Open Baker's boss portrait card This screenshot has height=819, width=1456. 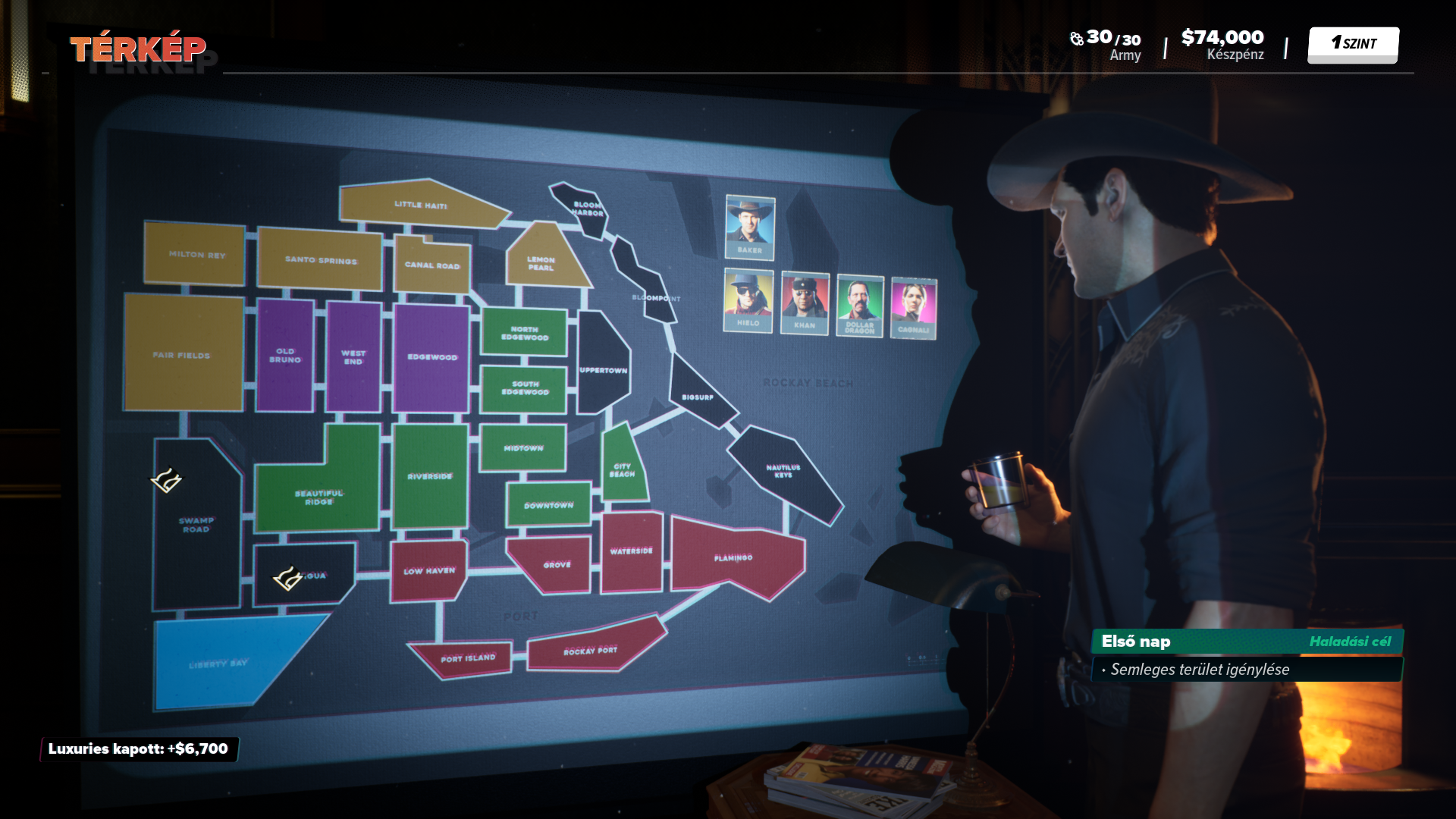tap(749, 227)
